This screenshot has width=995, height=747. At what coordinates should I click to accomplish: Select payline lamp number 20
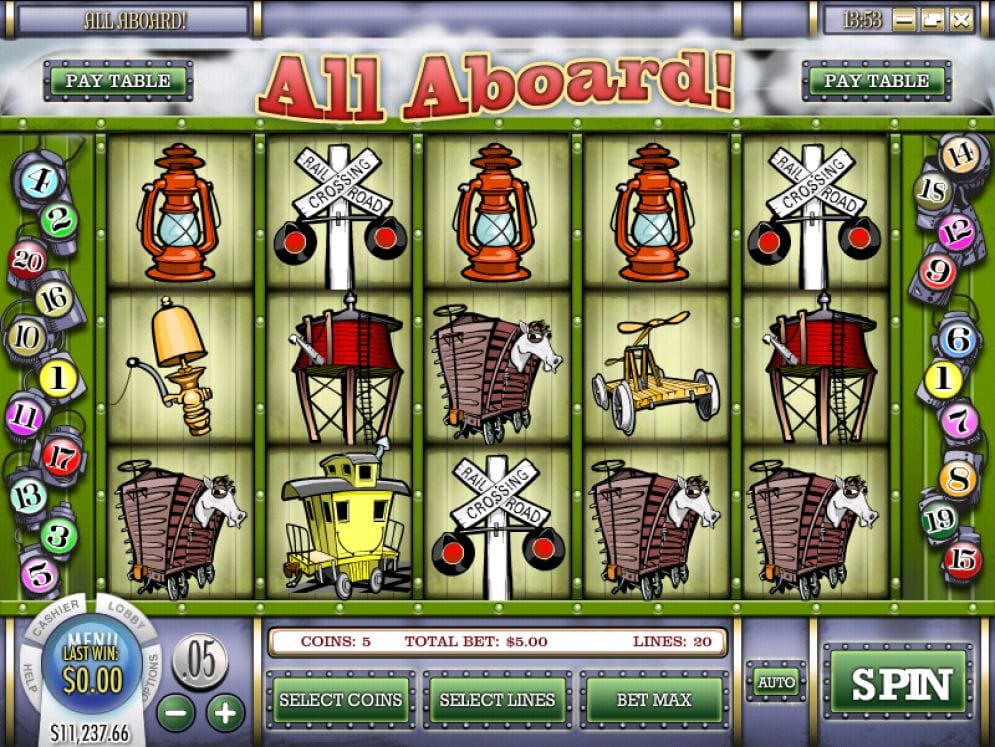click(x=25, y=259)
